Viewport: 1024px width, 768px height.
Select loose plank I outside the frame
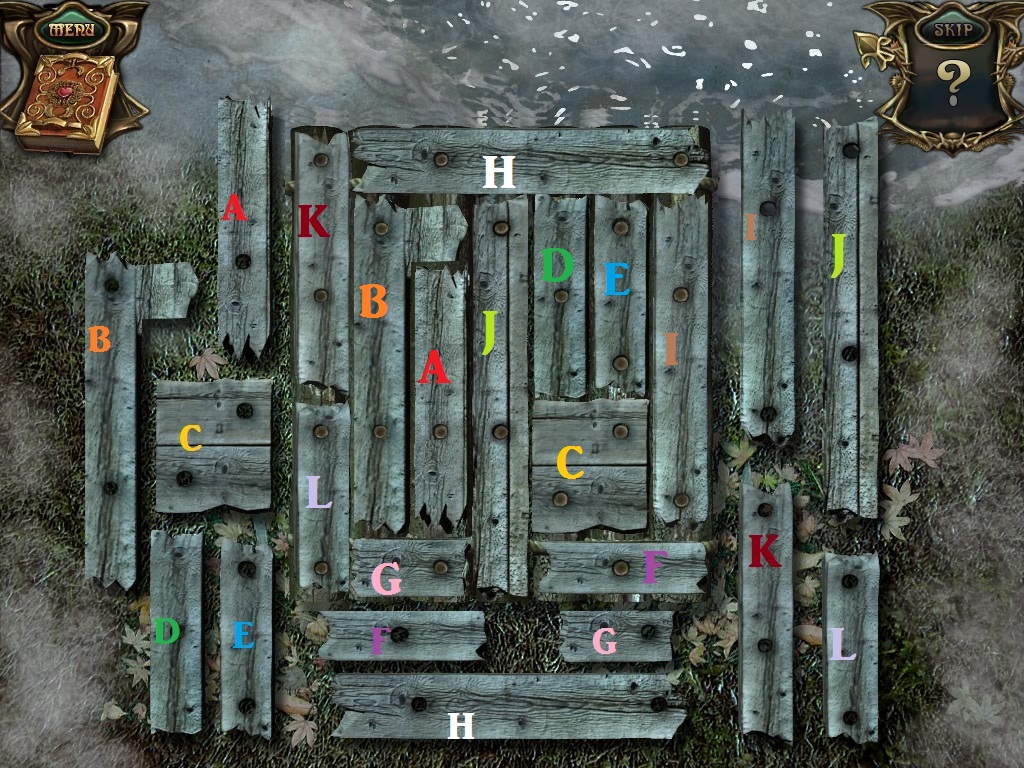click(x=768, y=273)
